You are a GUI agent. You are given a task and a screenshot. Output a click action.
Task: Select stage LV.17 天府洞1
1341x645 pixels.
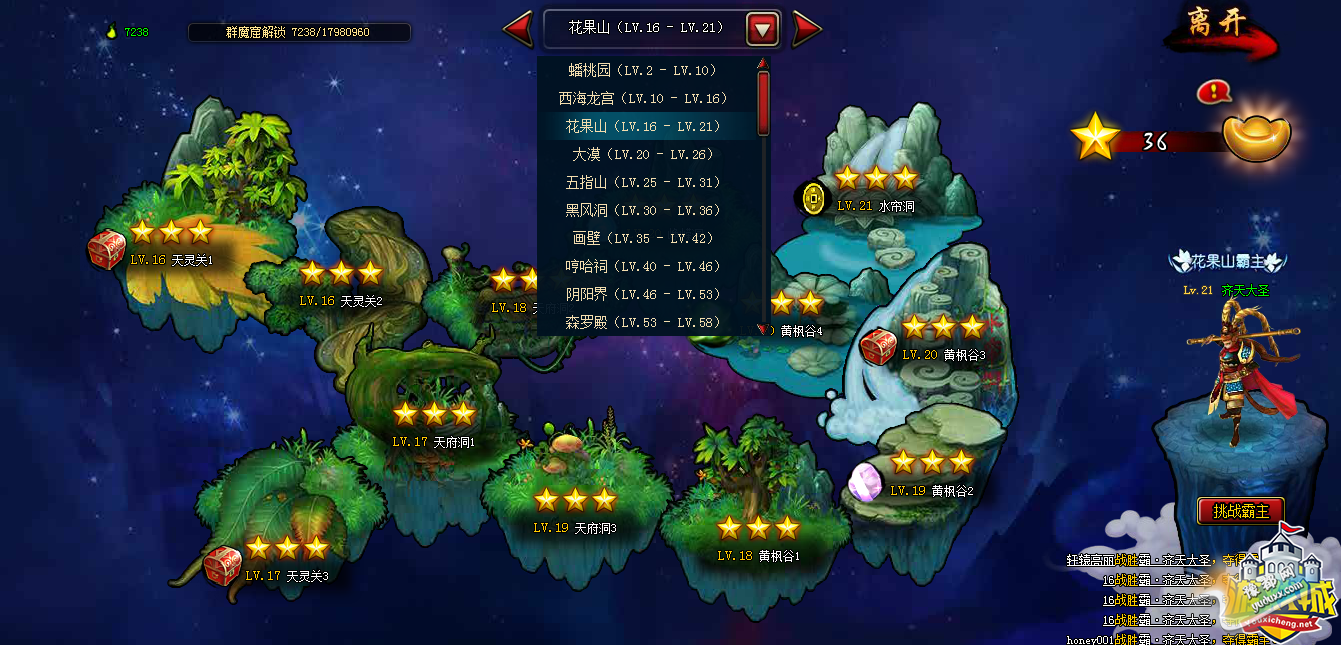click(x=433, y=425)
